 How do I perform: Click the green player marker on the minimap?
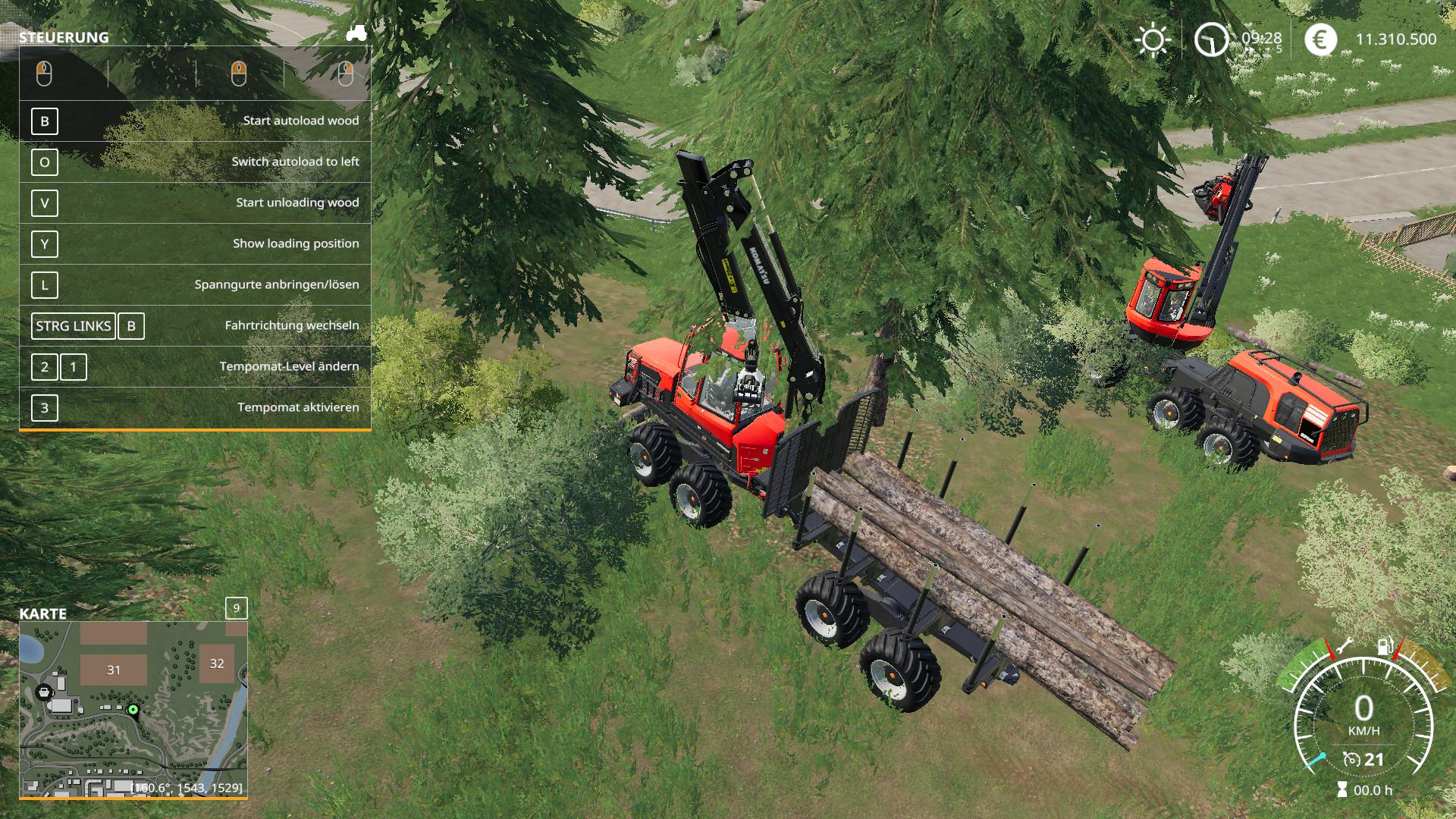pyautogui.click(x=133, y=710)
